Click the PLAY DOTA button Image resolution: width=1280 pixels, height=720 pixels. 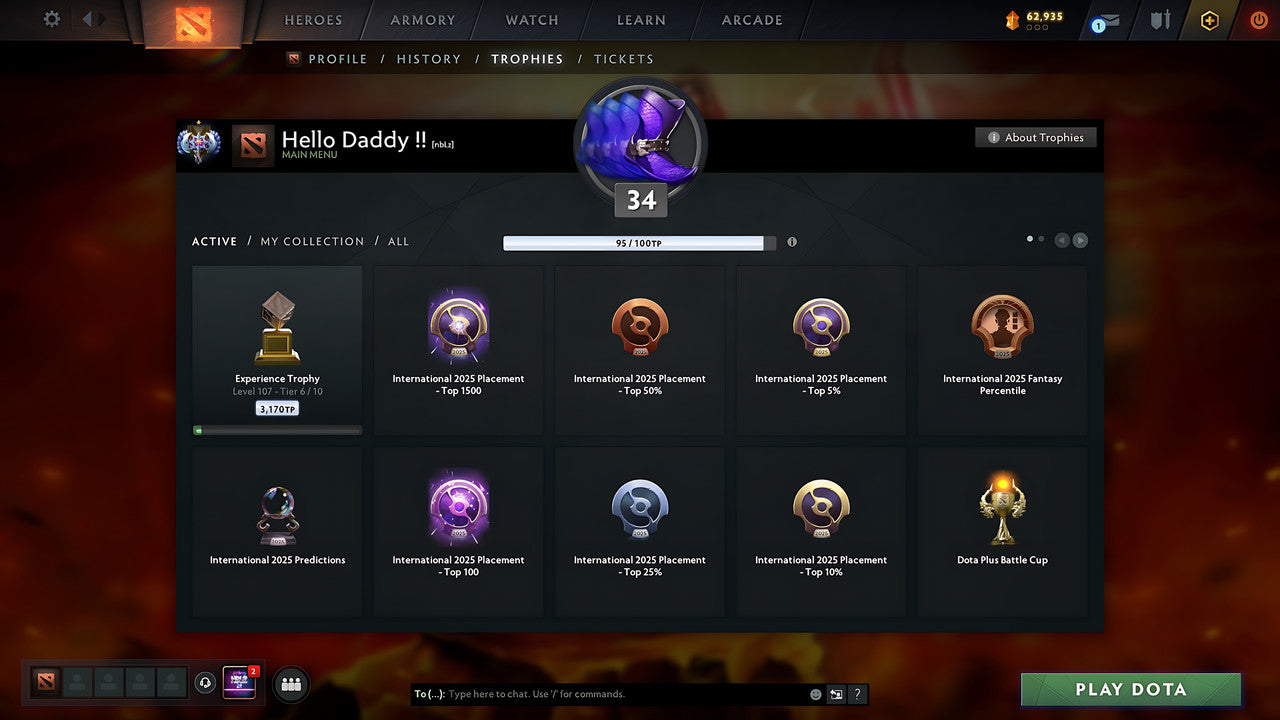click(x=1130, y=689)
